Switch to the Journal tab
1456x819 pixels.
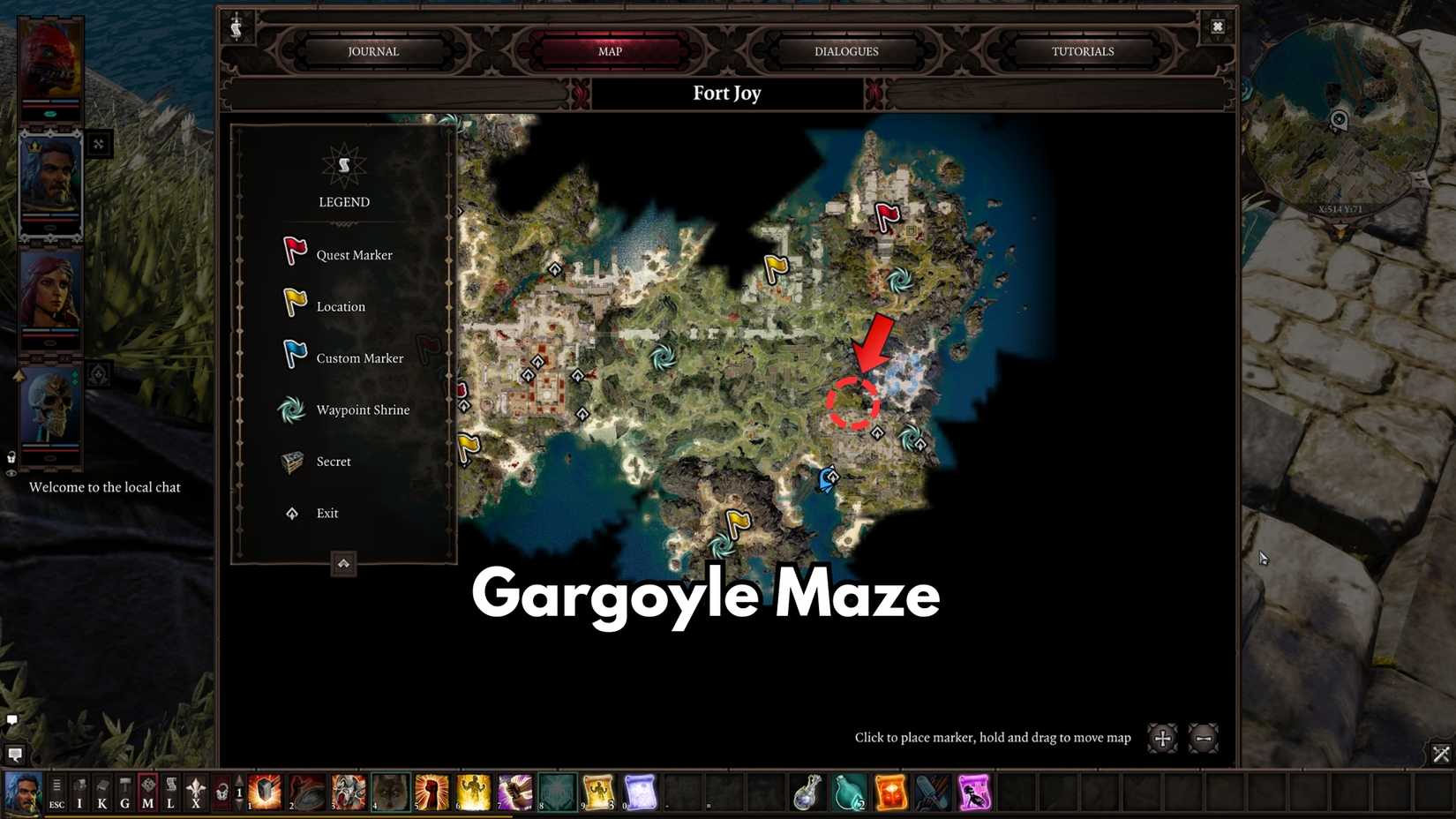372,51
